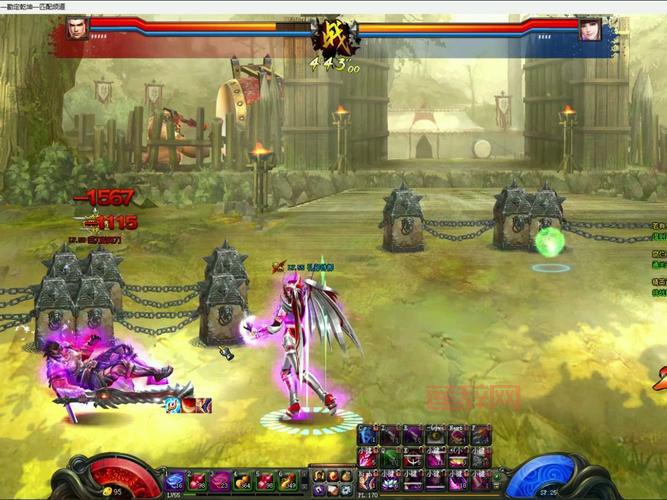Trigger the white lotus skill
The image size is (667, 500).
390,482
